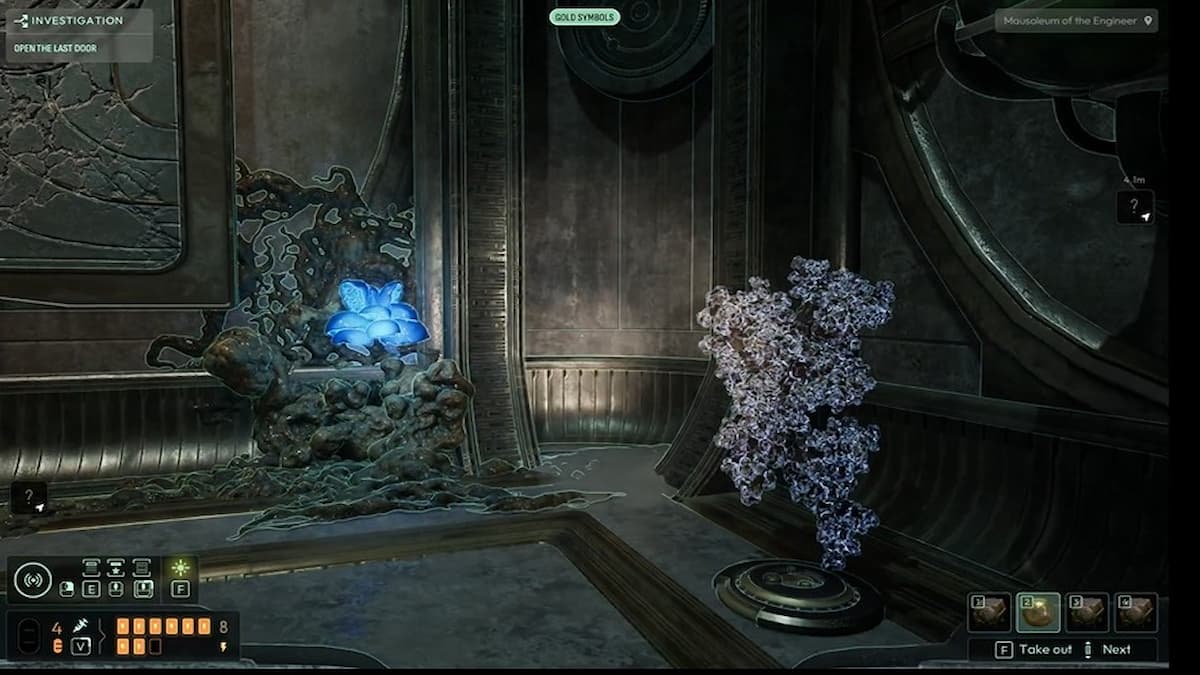This screenshot has height=675, width=1200.
Task: Toggle the green flashlight icon
Action: 180,568
